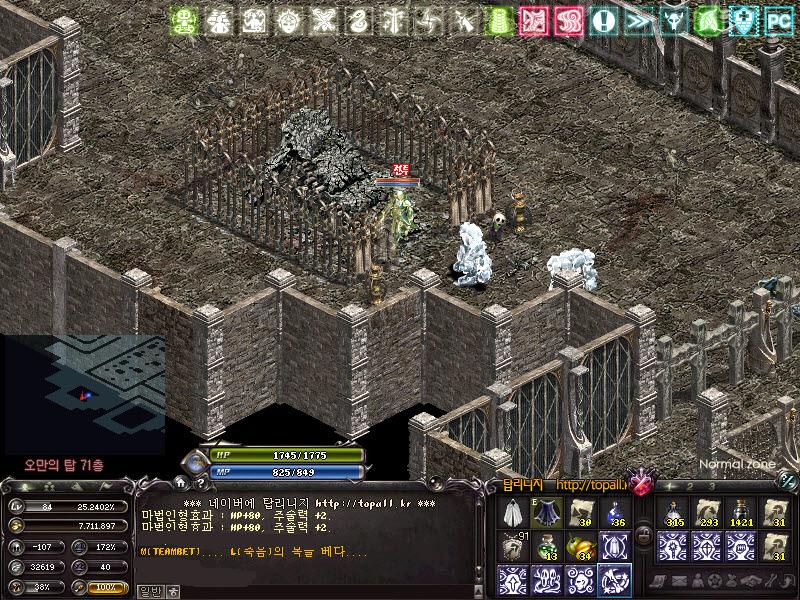This screenshot has width=800, height=600.
Task: Click the PC button in the top bar
Action: (776, 20)
